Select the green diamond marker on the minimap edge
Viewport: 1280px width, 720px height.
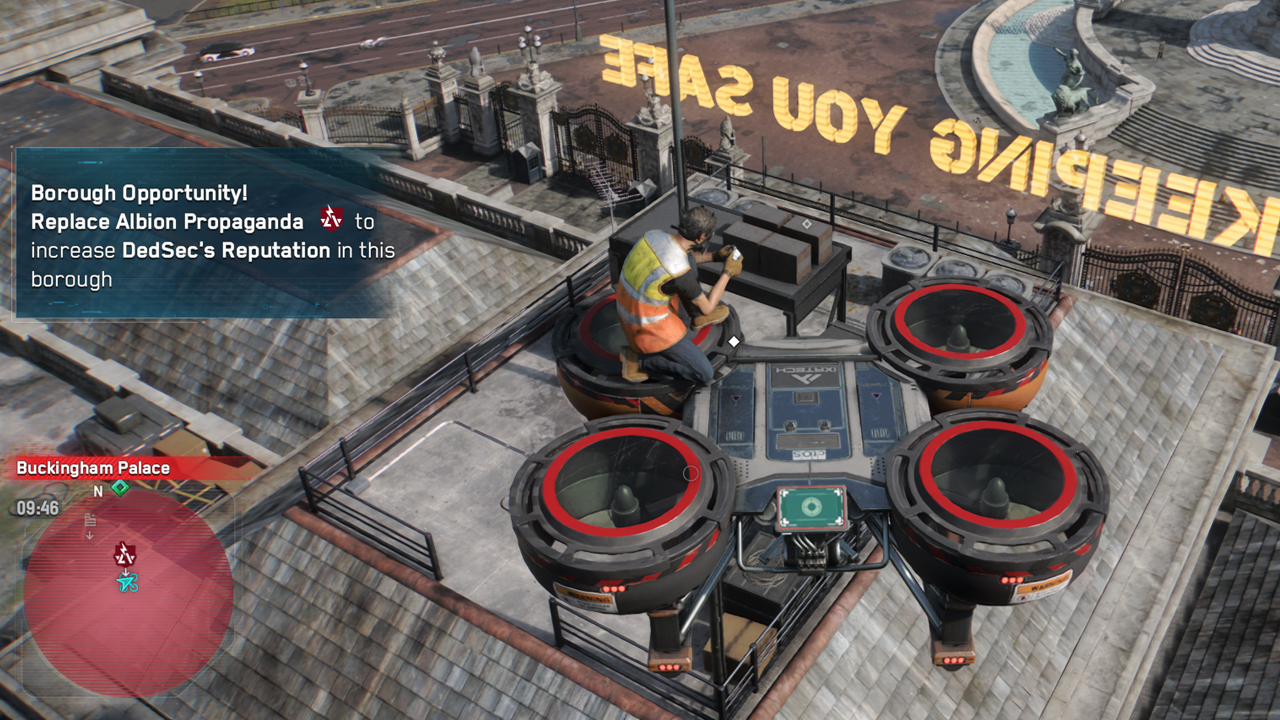120,488
